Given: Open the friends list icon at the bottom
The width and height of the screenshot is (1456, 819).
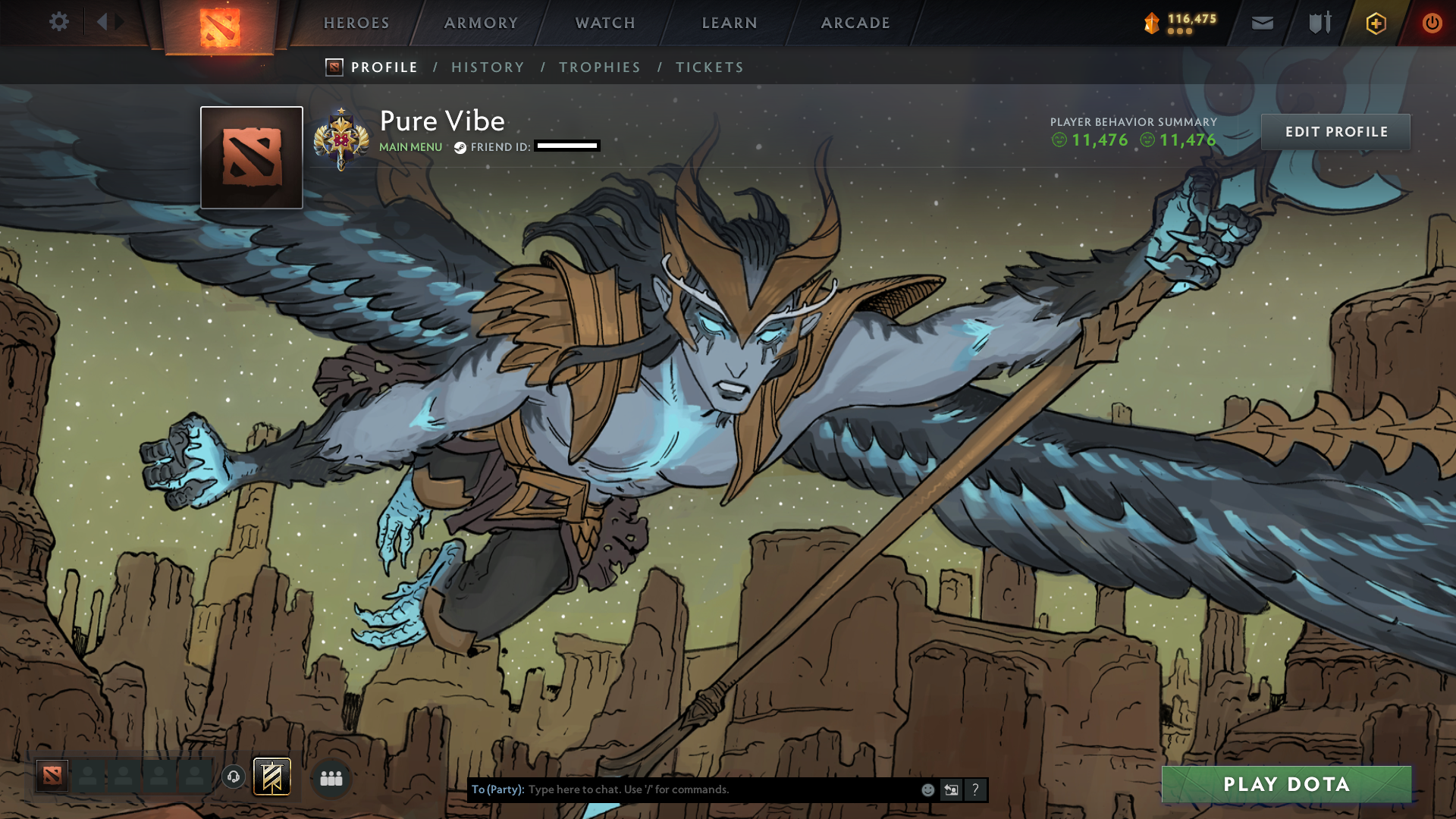Looking at the screenshot, I should [330, 777].
